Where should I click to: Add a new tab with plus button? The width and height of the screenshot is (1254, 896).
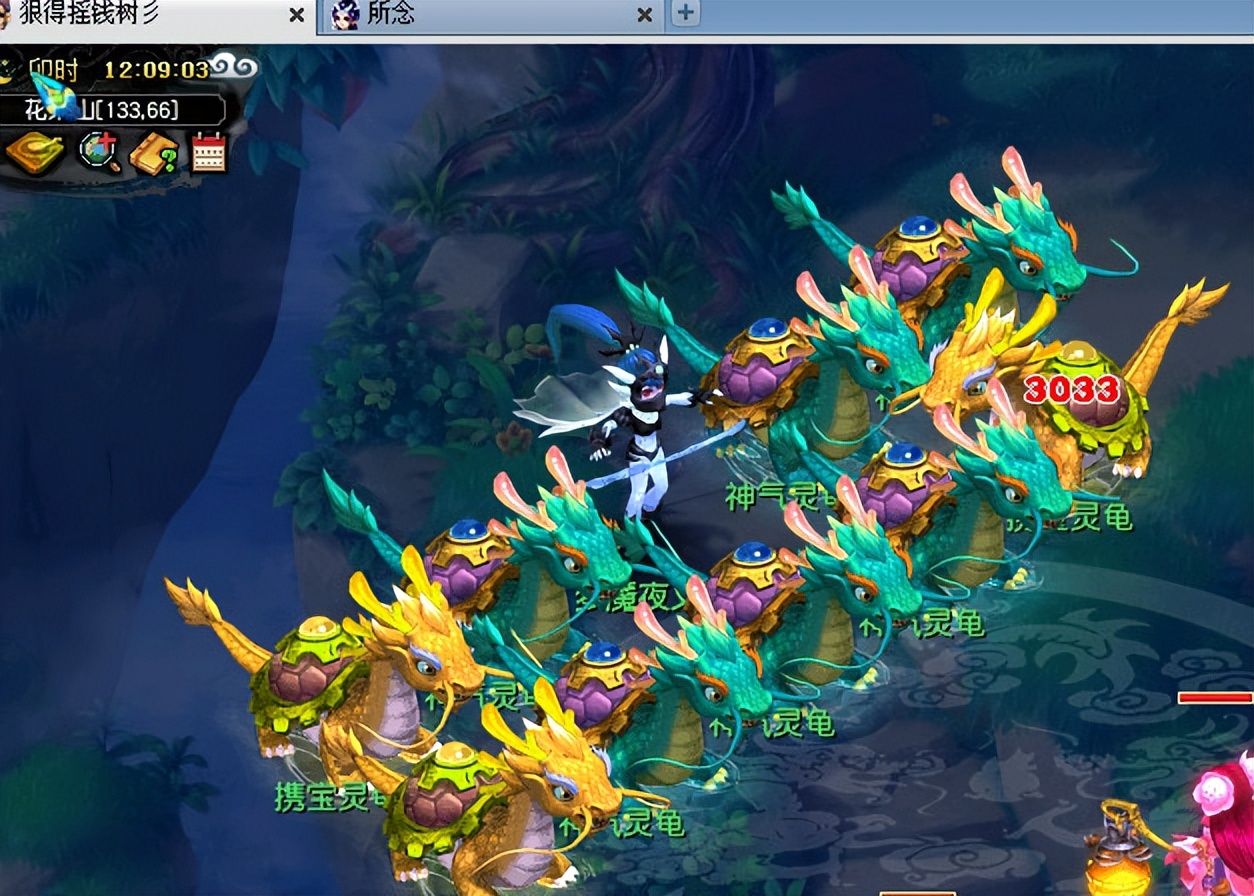685,13
